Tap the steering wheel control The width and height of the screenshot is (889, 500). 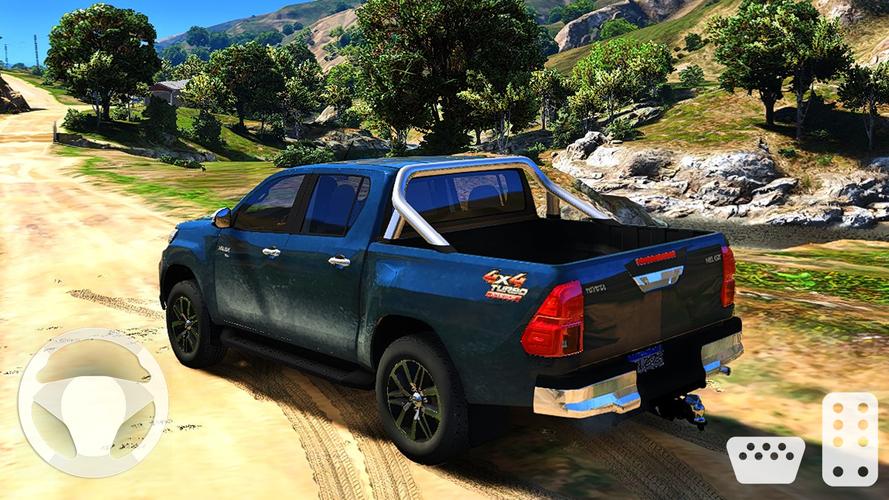(x=92, y=402)
